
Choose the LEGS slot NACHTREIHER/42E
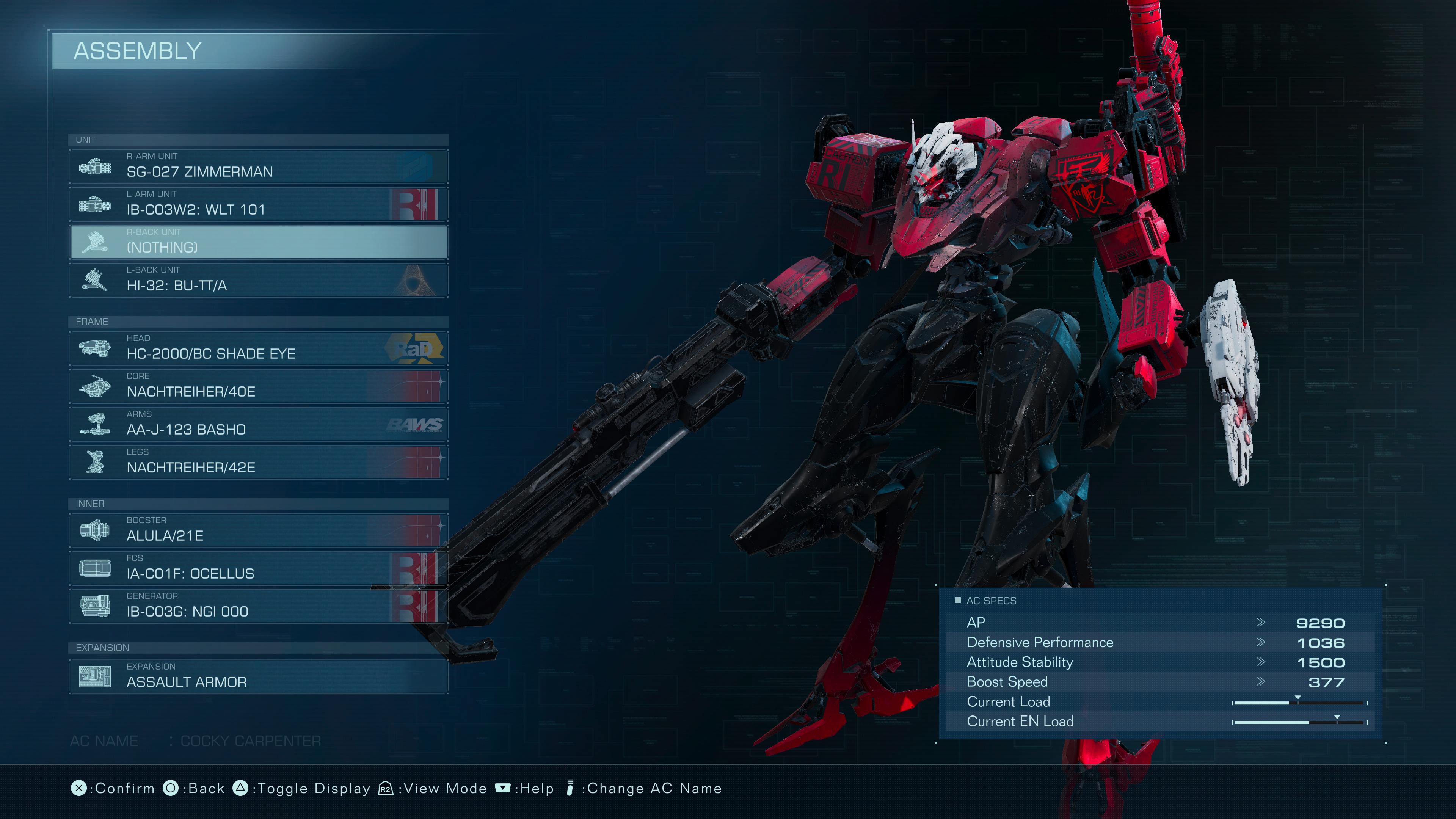pos(258,462)
